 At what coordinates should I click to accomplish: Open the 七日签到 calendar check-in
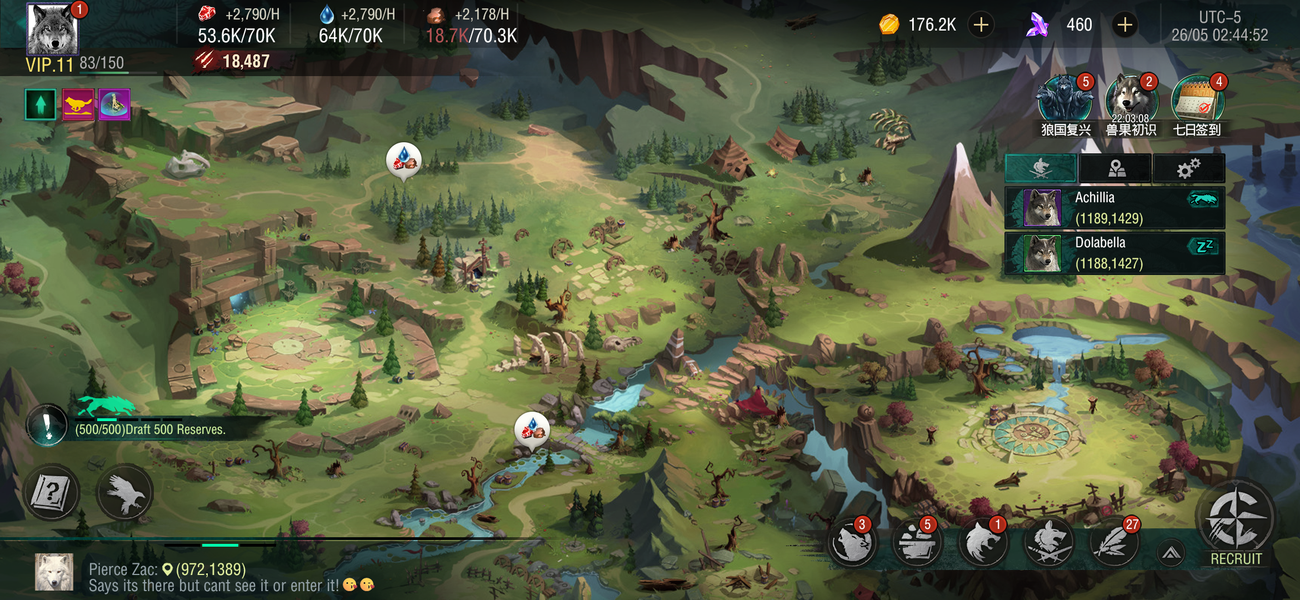tap(1197, 101)
